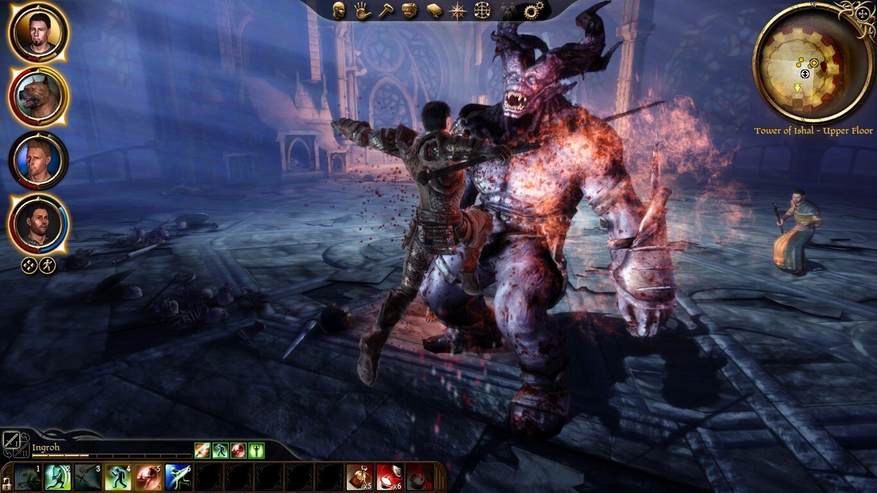Open the mask face icon menu
This screenshot has height=493, width=877.
409,11
